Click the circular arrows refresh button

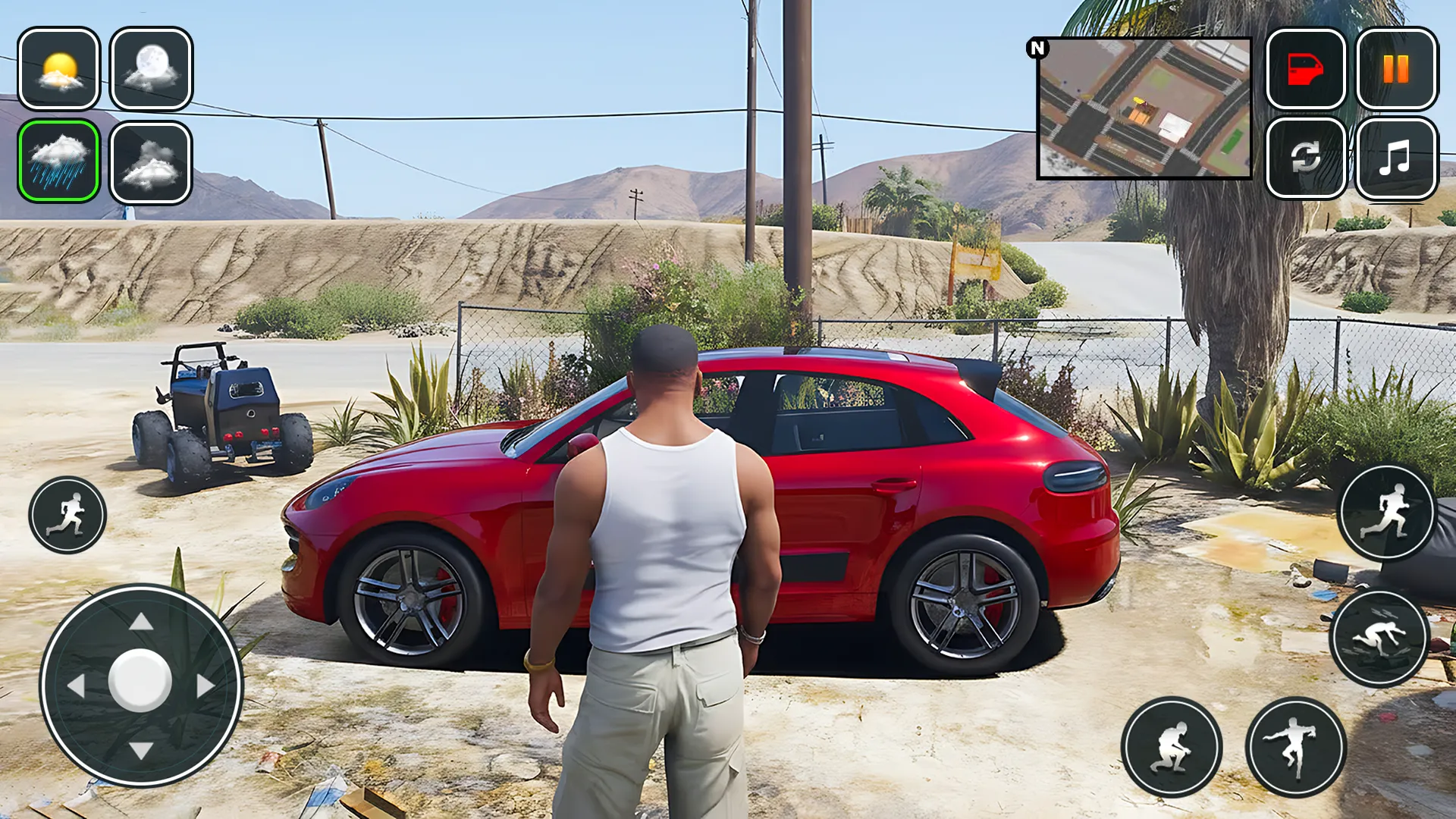[x=1306, y=158]
